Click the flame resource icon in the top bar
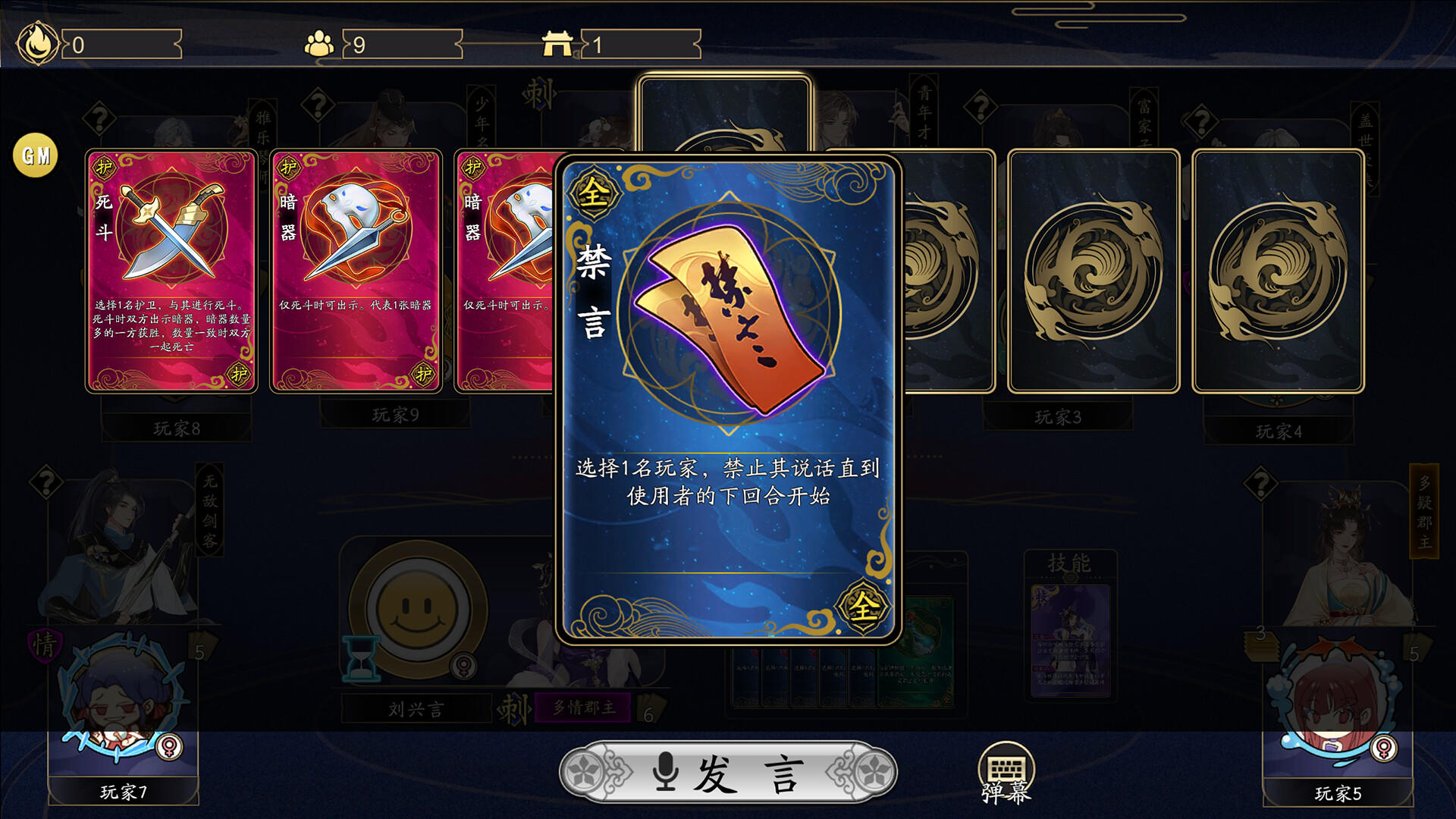Image resolution: width=1456 pixels, height=819 pixels. tap(39, 42)
